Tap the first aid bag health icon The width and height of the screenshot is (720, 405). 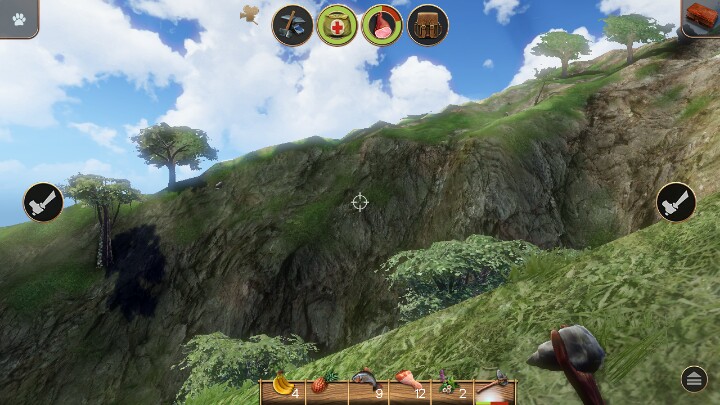click(337, 25)
